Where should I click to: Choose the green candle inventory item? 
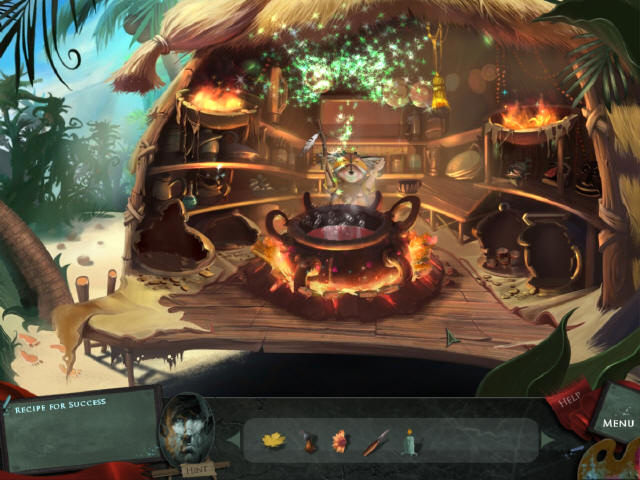408,441
